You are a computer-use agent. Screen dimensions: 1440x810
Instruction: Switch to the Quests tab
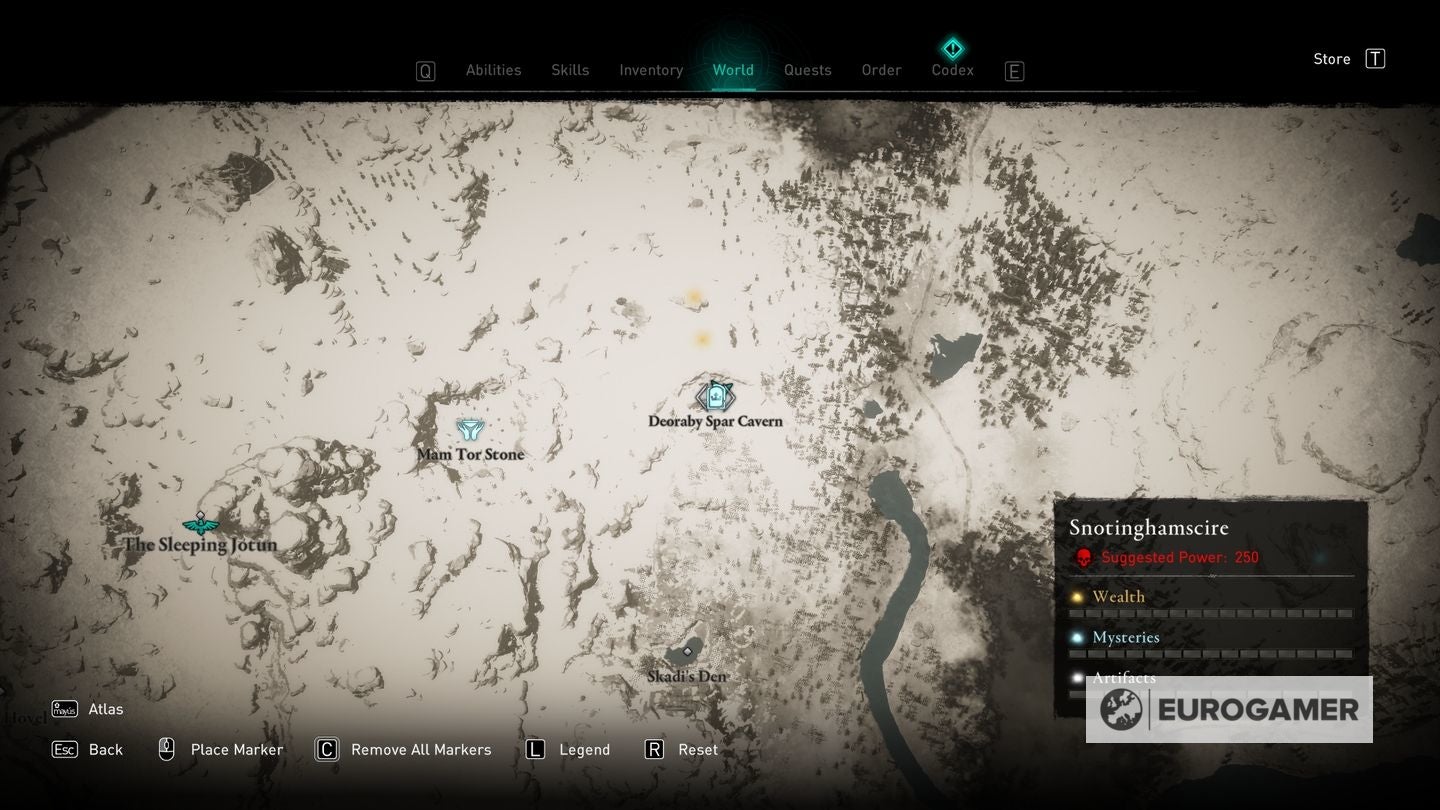(x=807, y=70)
